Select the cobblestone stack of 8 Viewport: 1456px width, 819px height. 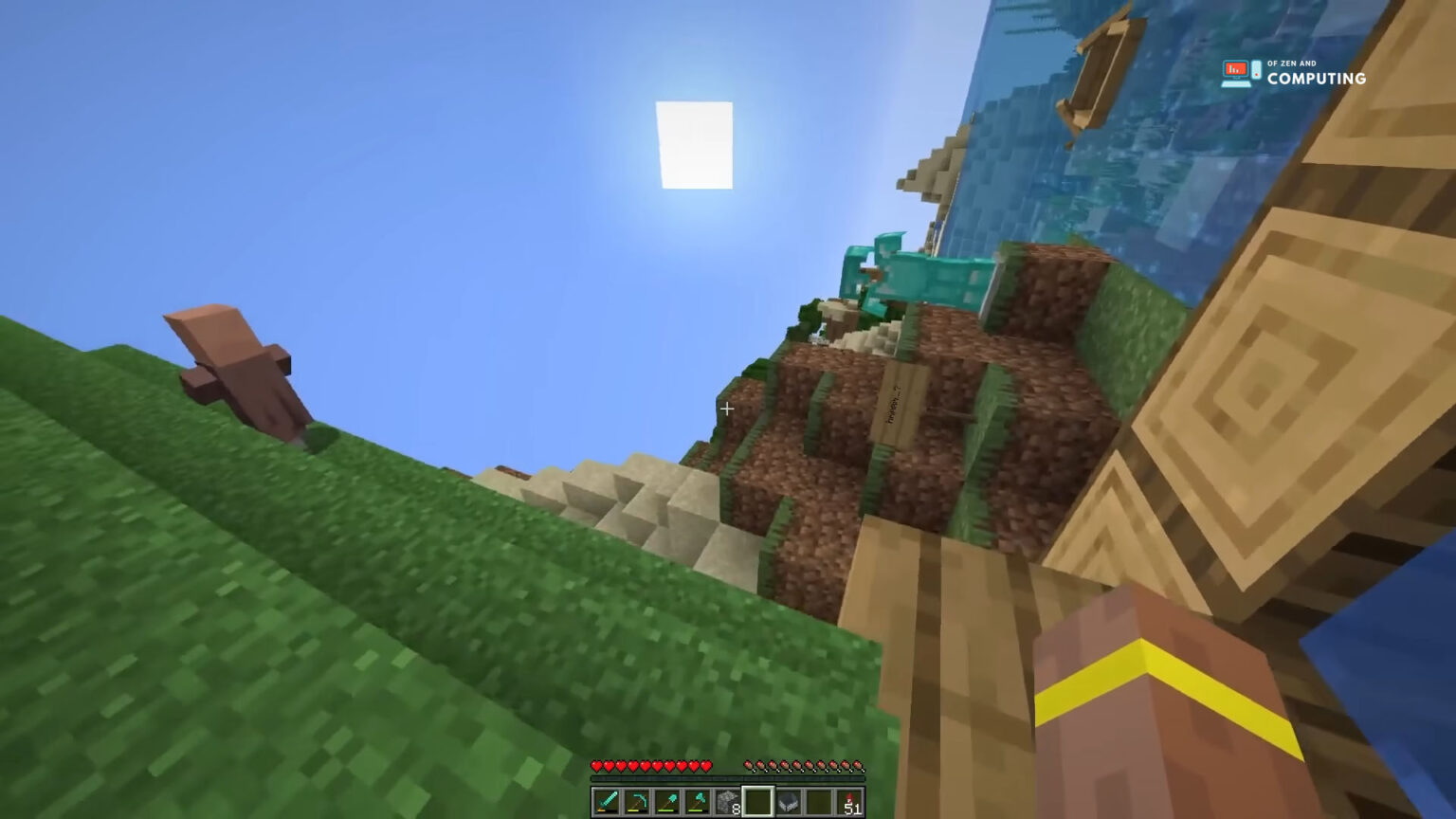(727, 802)
